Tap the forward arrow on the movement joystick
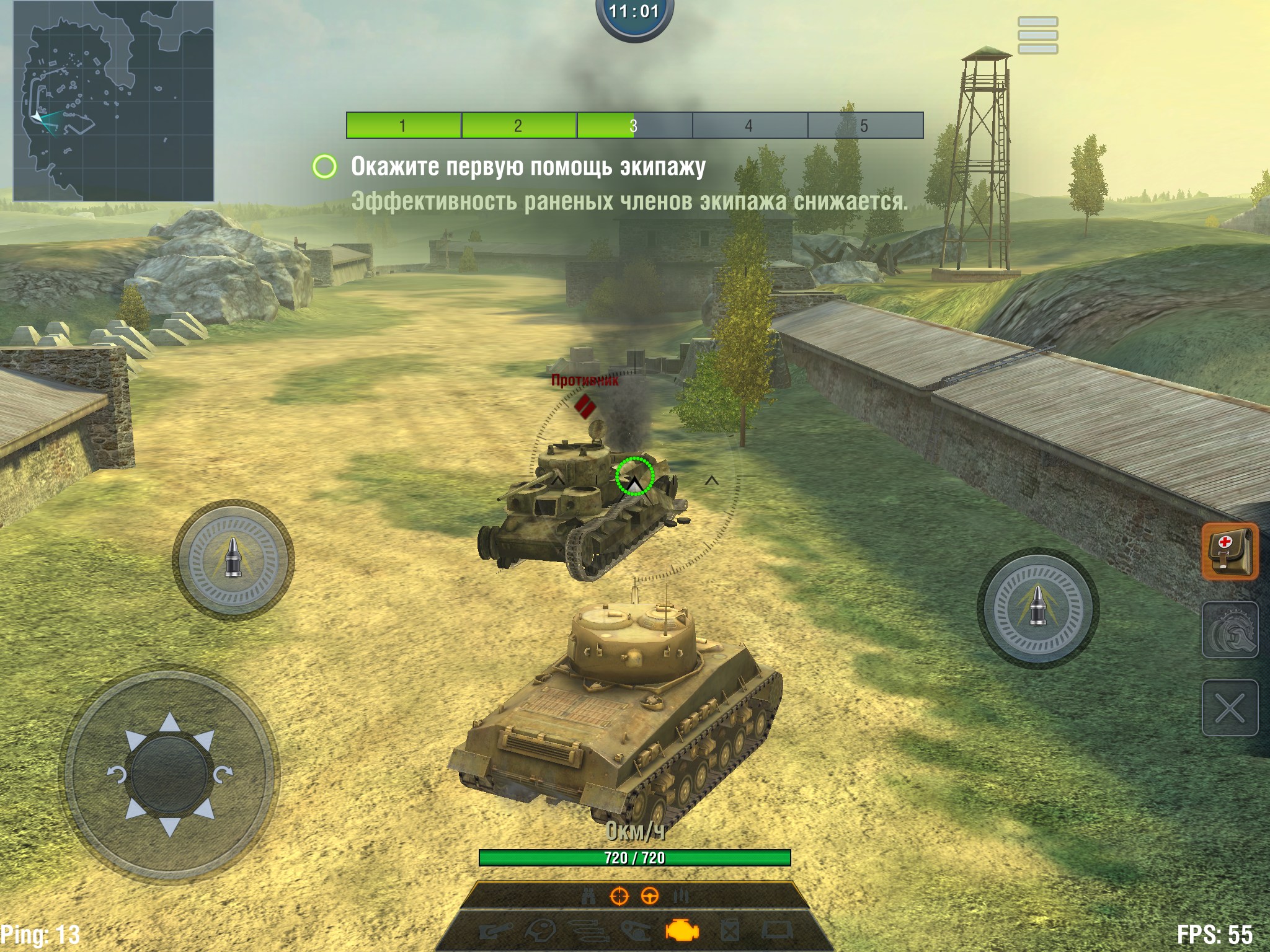This screenshot has height=952, width=1270. (x=170, y=723)
